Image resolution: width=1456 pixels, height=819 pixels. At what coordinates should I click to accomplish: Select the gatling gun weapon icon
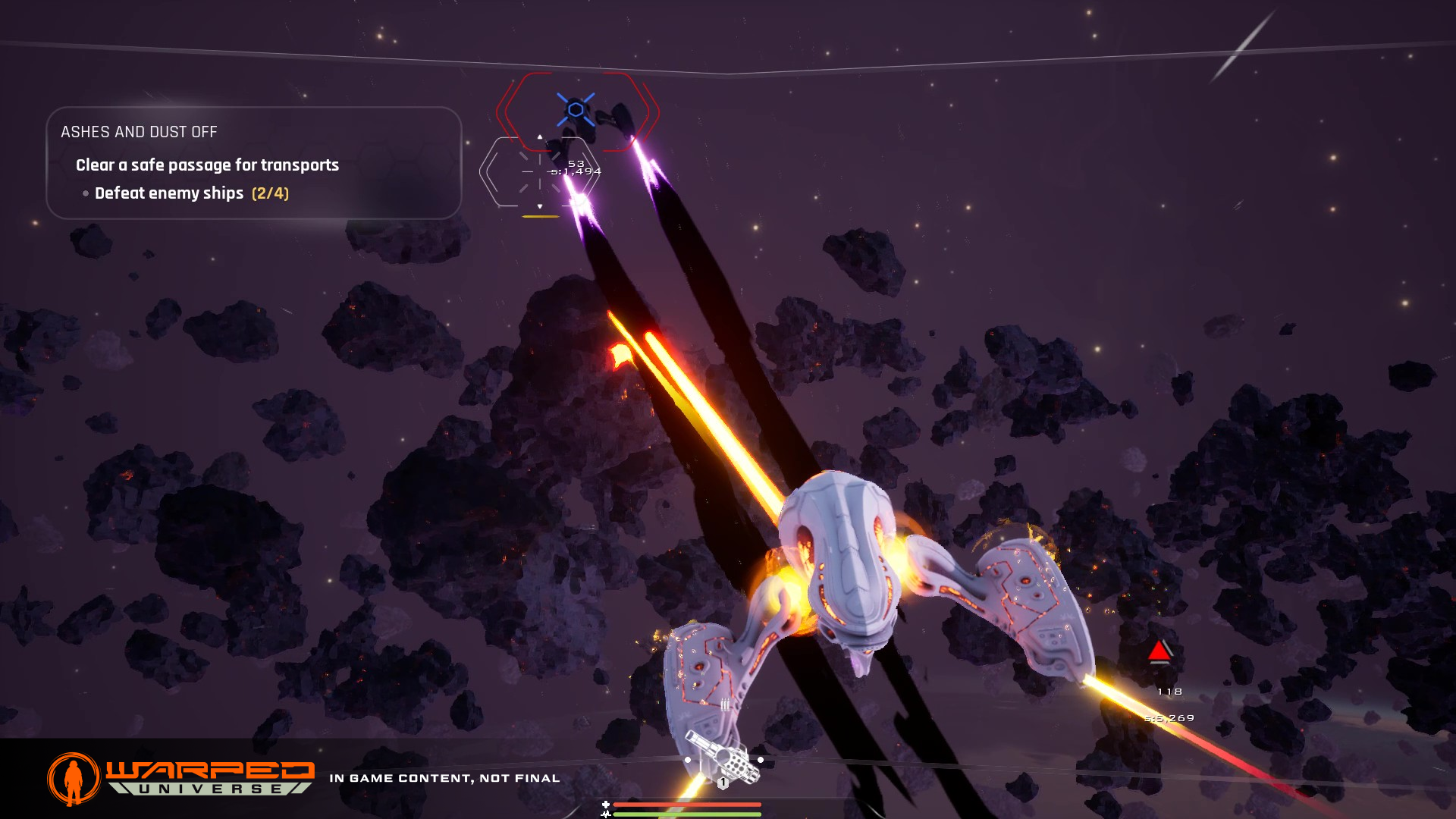click(723, 761)
